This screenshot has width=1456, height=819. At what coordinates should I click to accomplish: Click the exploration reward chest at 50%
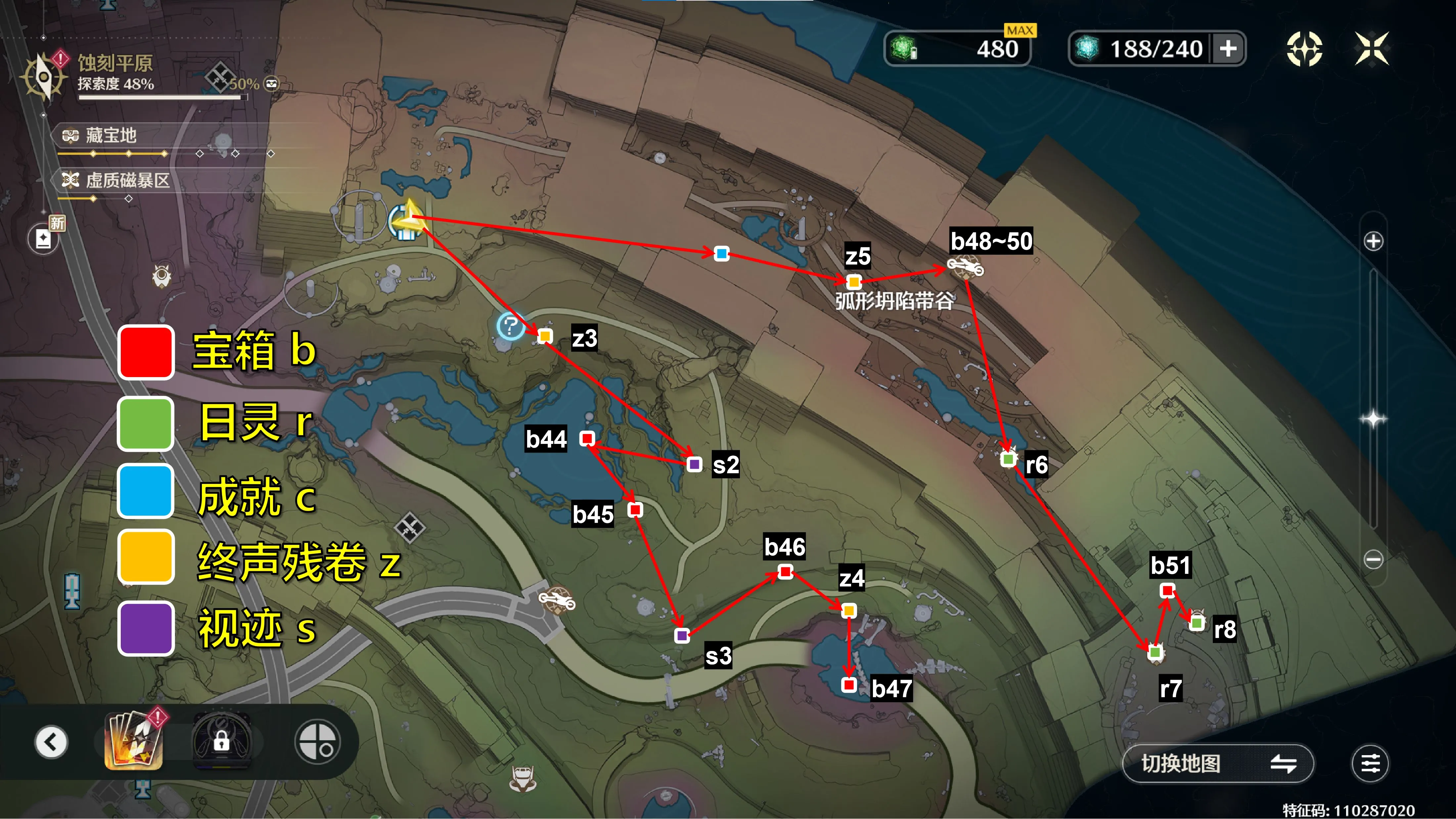[x=272, y=84]
